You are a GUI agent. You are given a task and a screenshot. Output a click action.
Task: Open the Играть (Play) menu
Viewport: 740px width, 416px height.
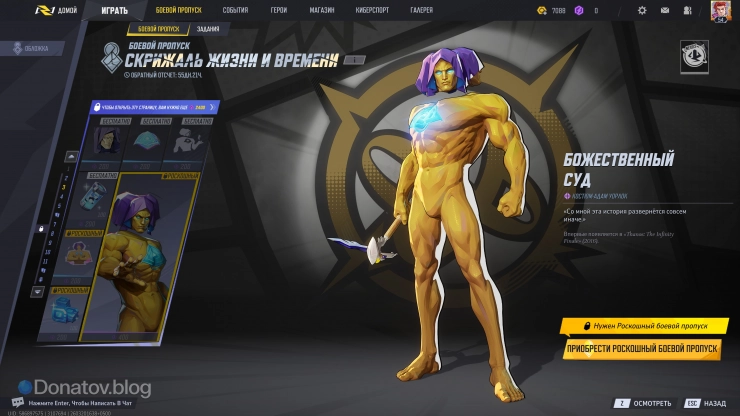(114, 10)
